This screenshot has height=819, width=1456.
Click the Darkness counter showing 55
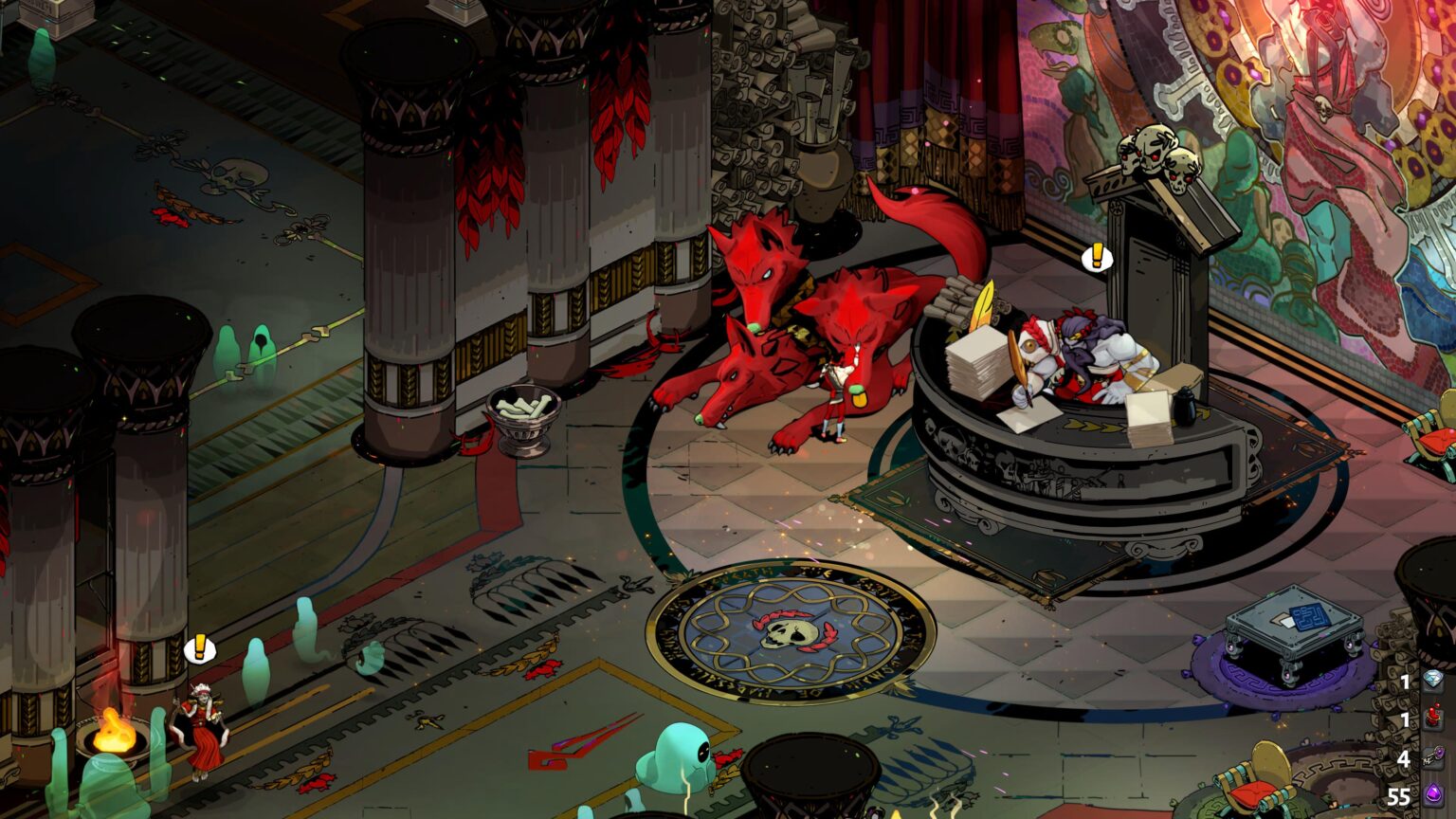pos(1400,794)
